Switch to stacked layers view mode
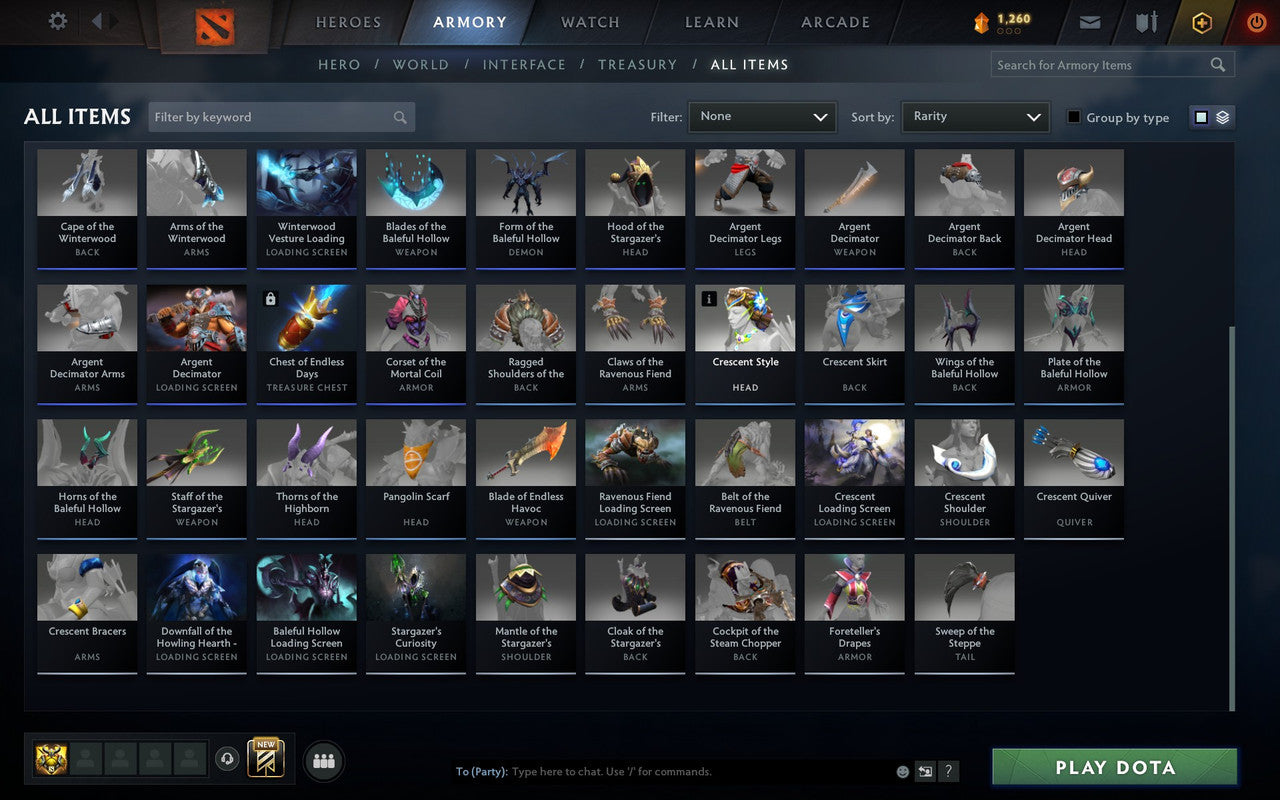This screenshot has width=1280, height=800. click(x=1222, y=117)
